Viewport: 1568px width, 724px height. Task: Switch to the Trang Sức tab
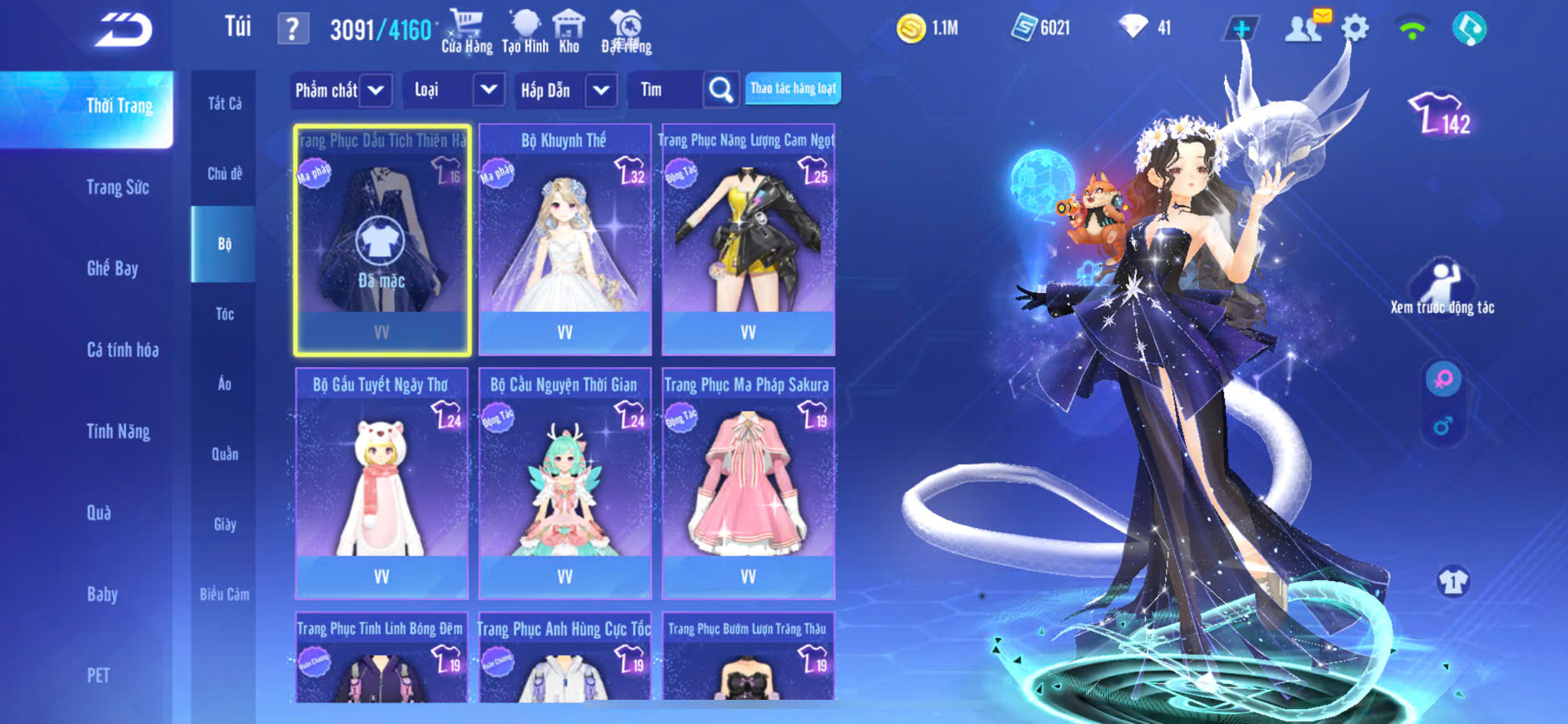tap(117, 187)
